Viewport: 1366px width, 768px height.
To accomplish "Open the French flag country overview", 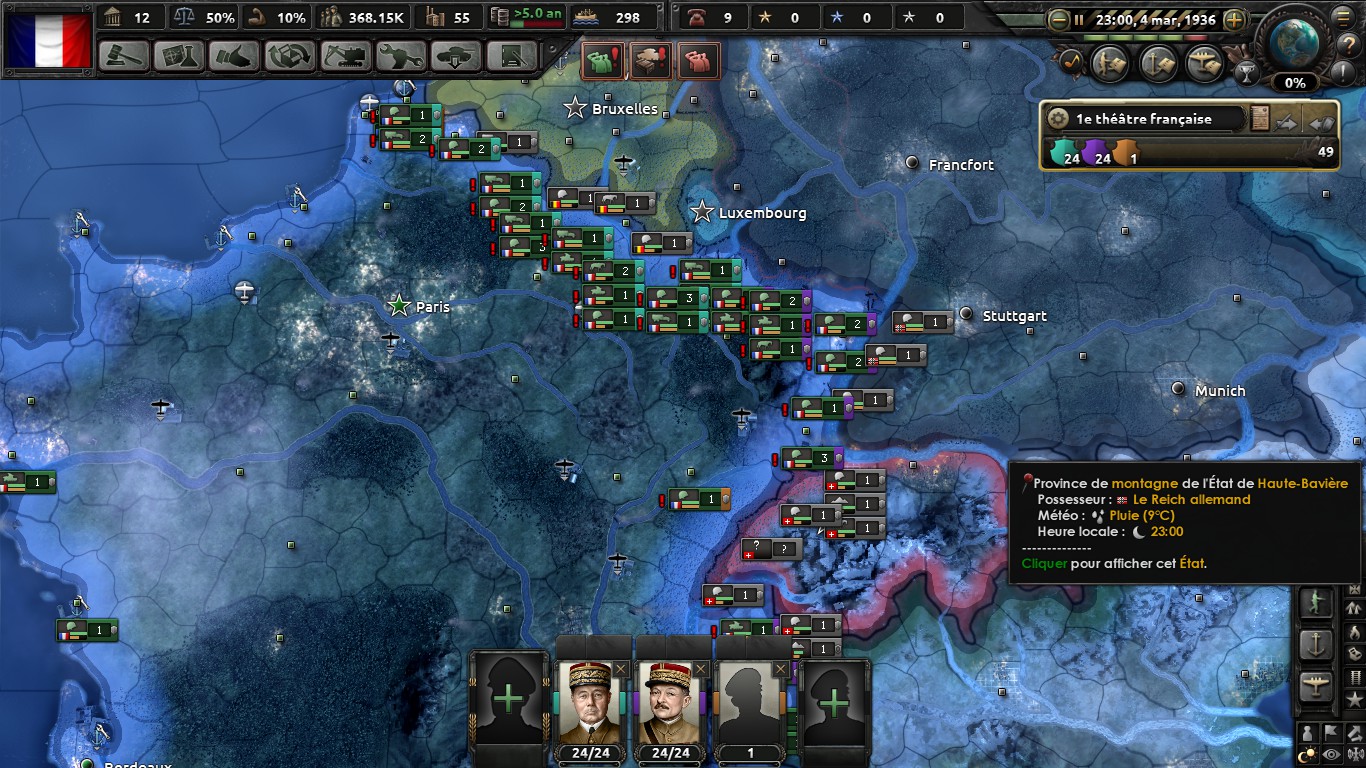I will point(49,40).
